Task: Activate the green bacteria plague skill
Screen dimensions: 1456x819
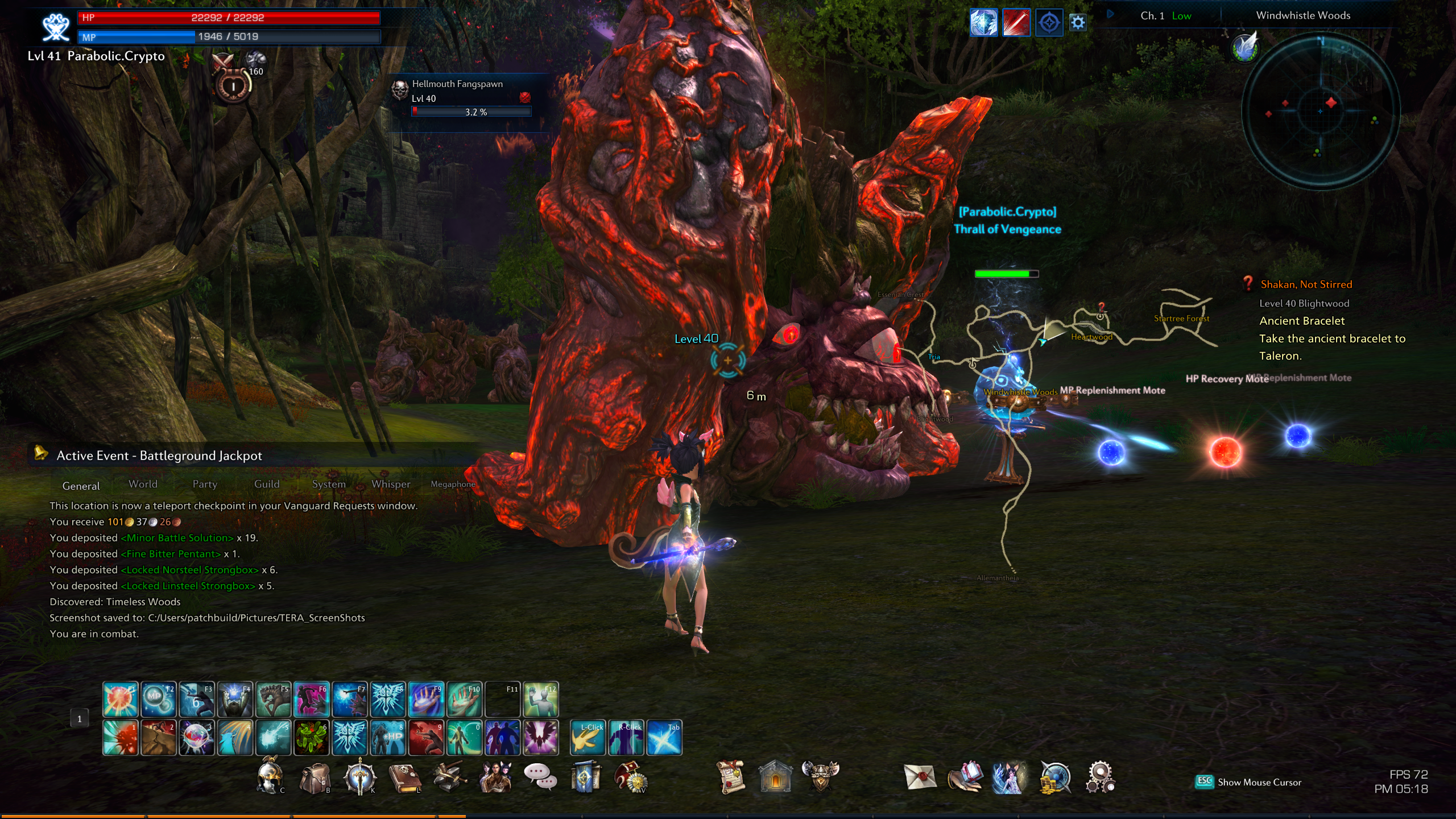Action: tap(311, 738)
